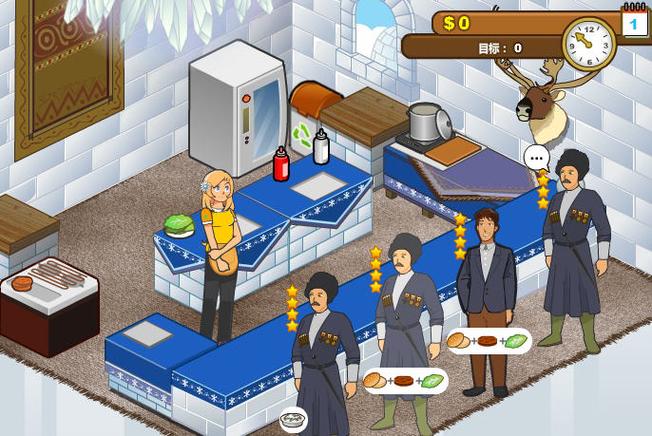The height and width of the screenshot is (436, 652).
Task: Grab the green lettuce on the counter
Action: pyautogui.click(x=180, y=226)
